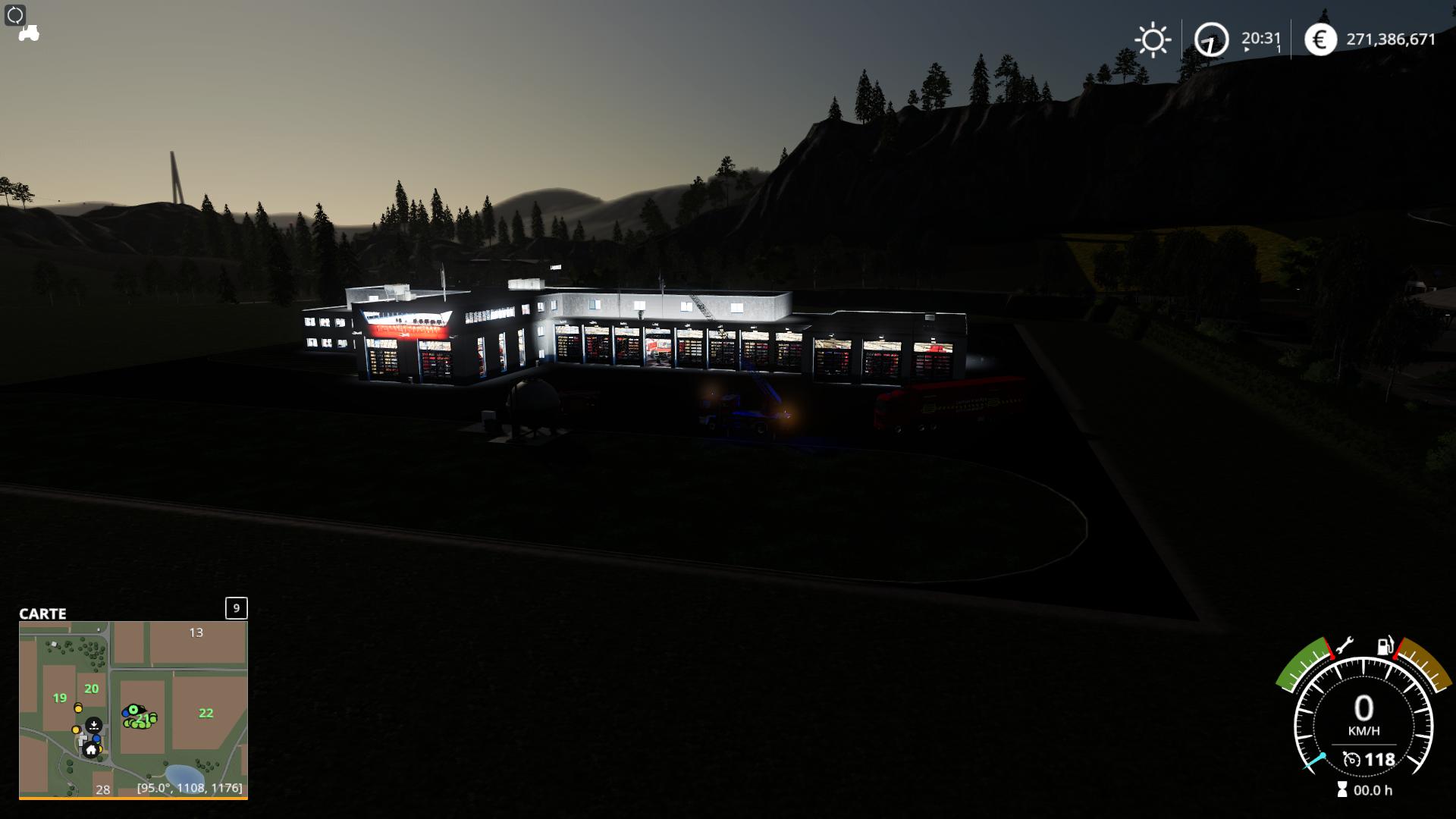Select the download-arrow marker on the minimap
The height and width of the screenshot is (819, 1456).
coord(94,725)
